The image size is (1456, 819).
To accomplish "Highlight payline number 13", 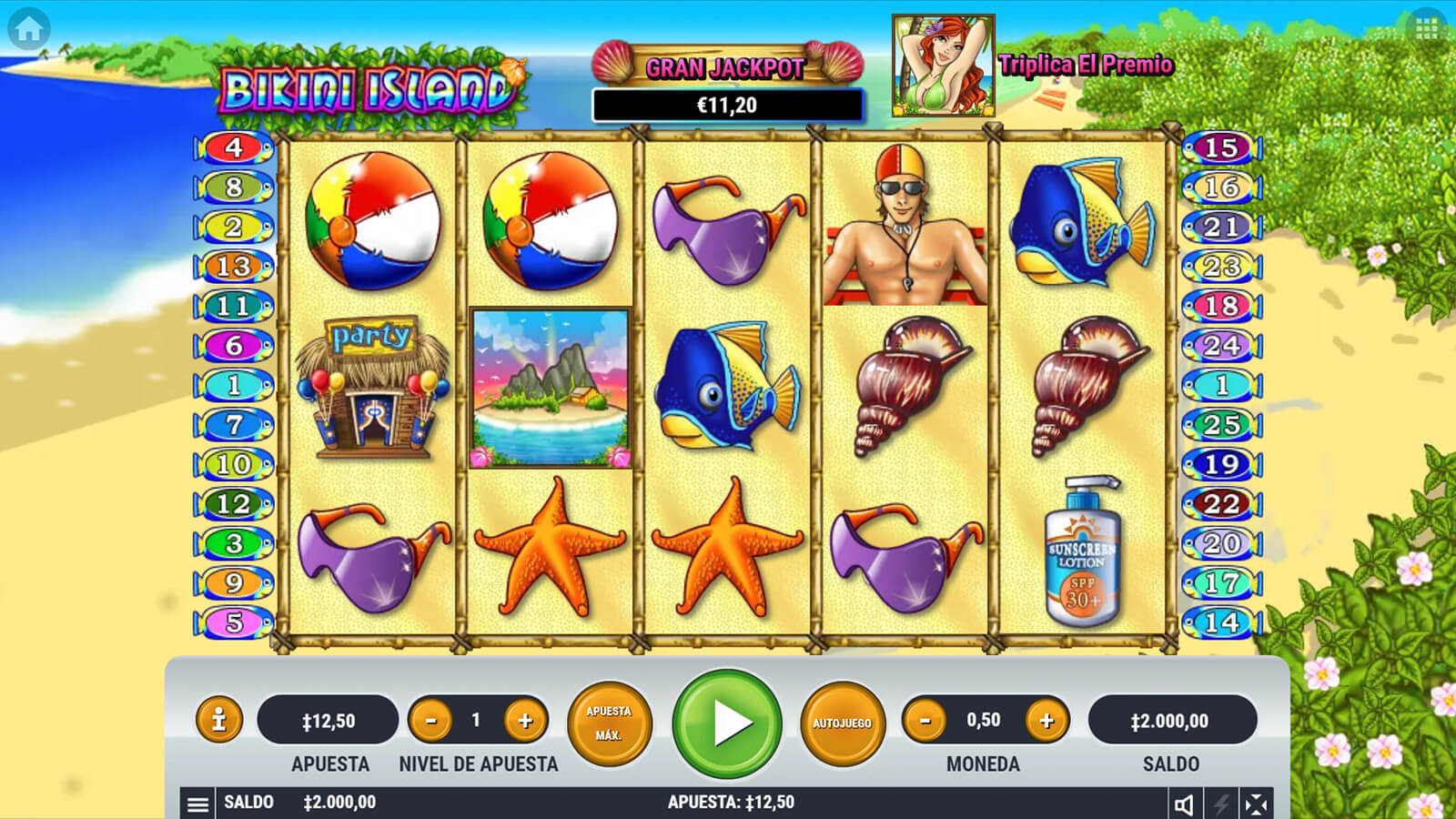I will pyautogui.click(x=234, y=267).
